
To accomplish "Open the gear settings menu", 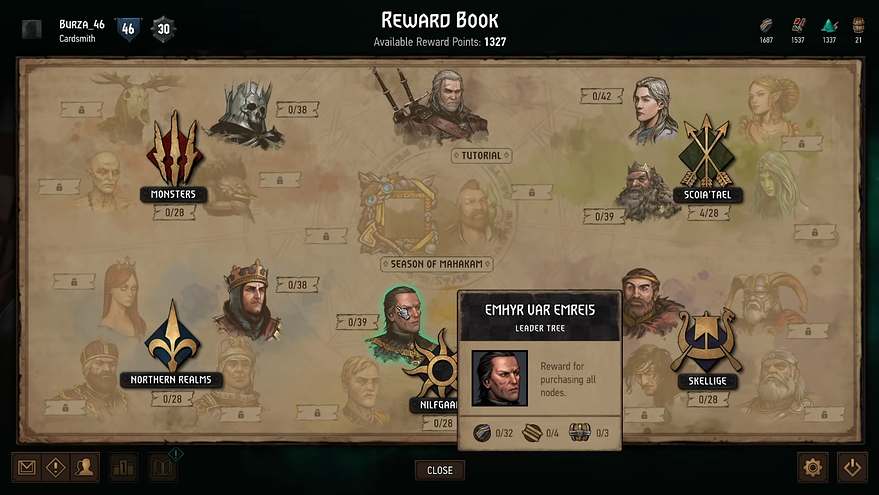I will coord(812,467).
